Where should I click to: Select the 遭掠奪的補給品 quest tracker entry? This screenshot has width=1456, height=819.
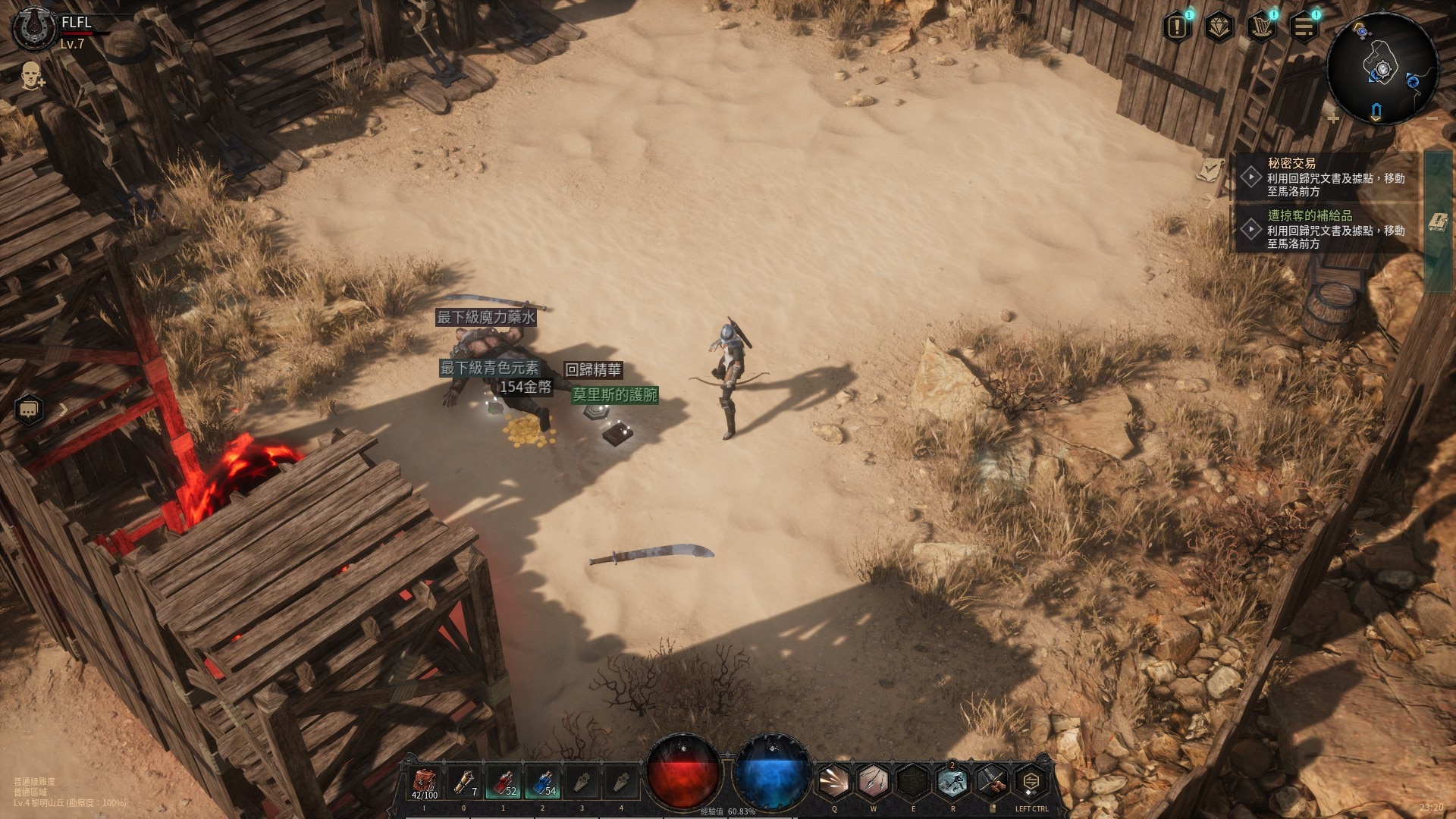[1327, 229]
